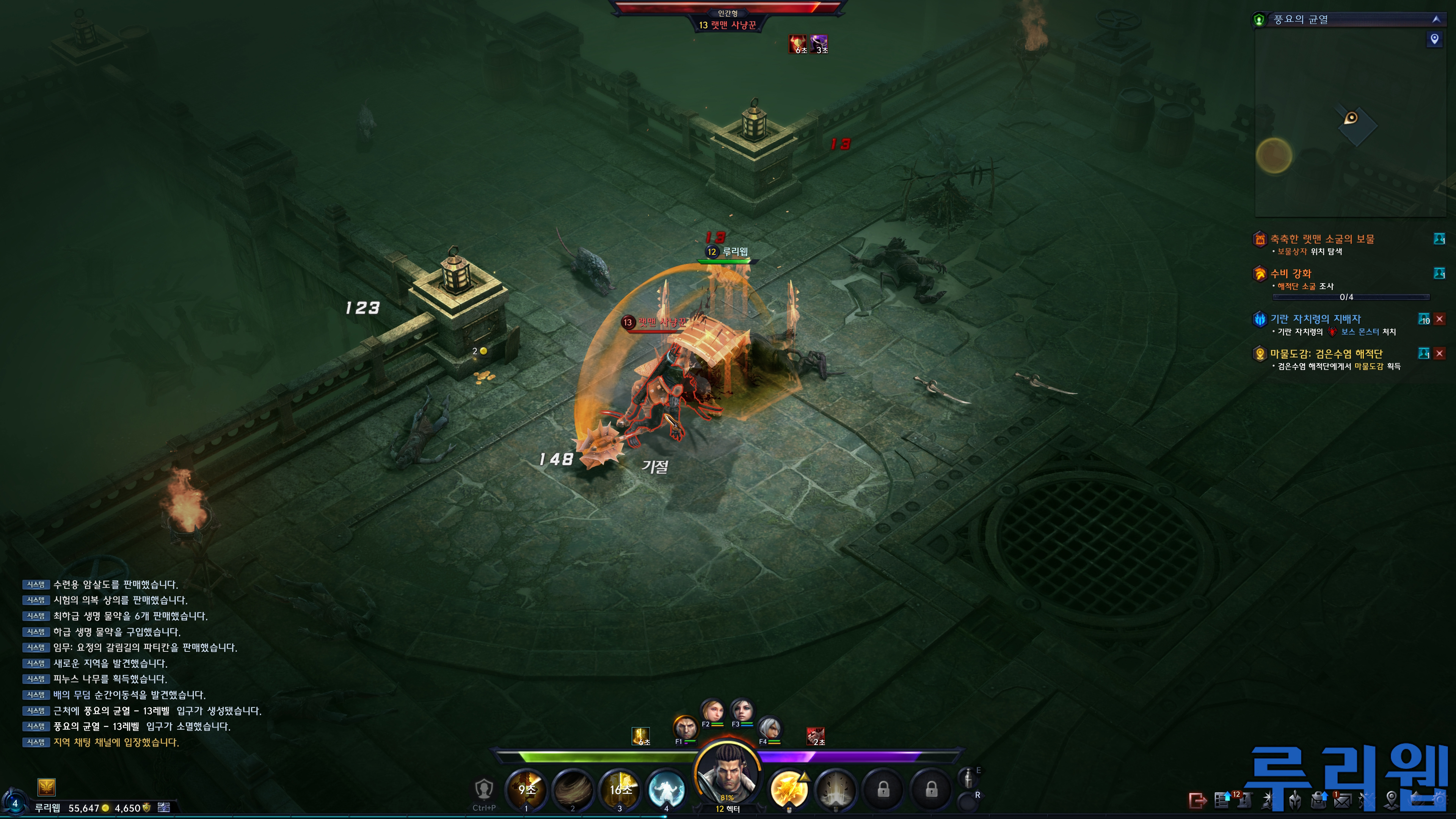Open the character helmet menu icon

pos(1295,800)
